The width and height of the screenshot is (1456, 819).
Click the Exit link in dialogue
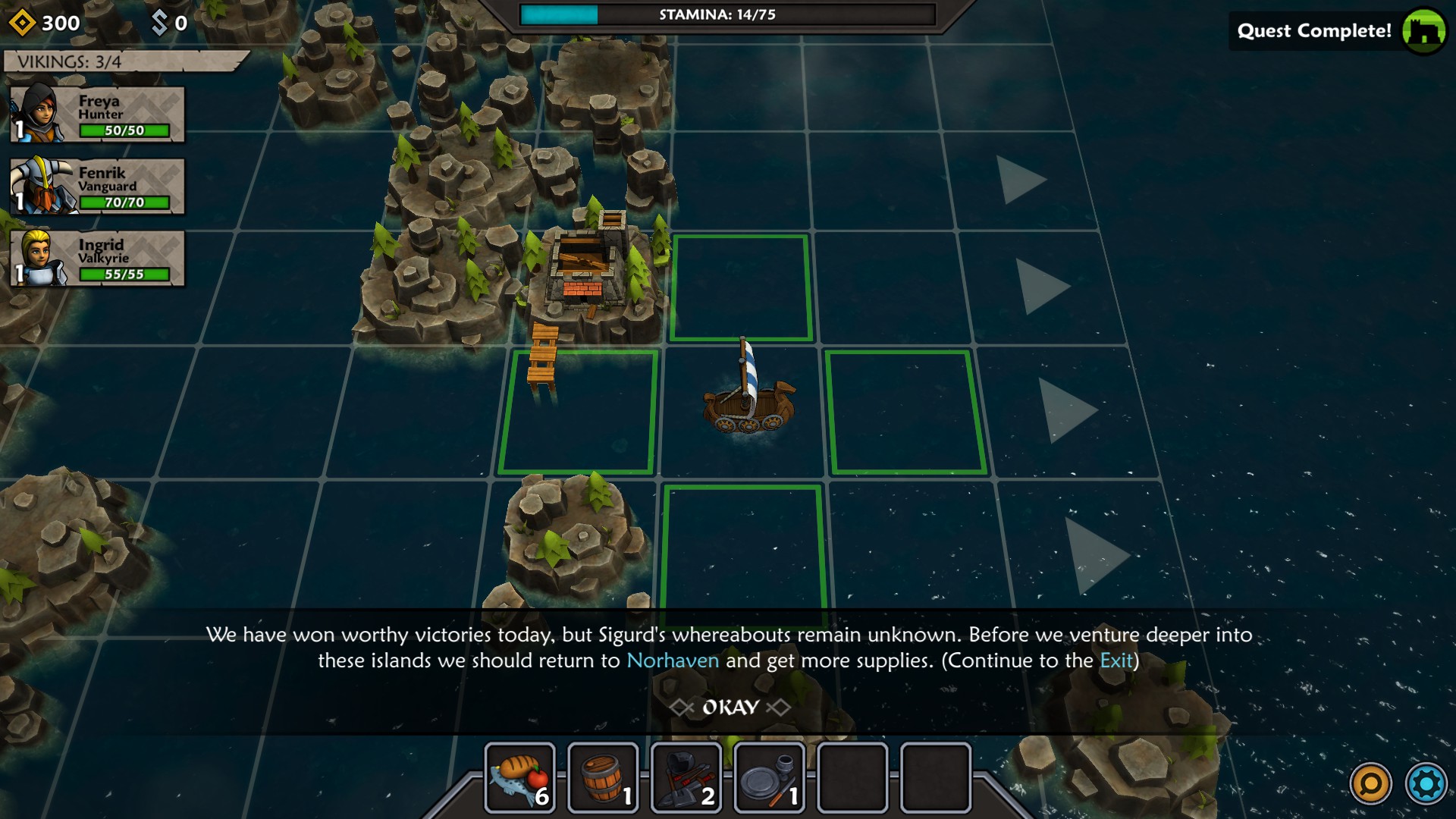click(1116, 661)
